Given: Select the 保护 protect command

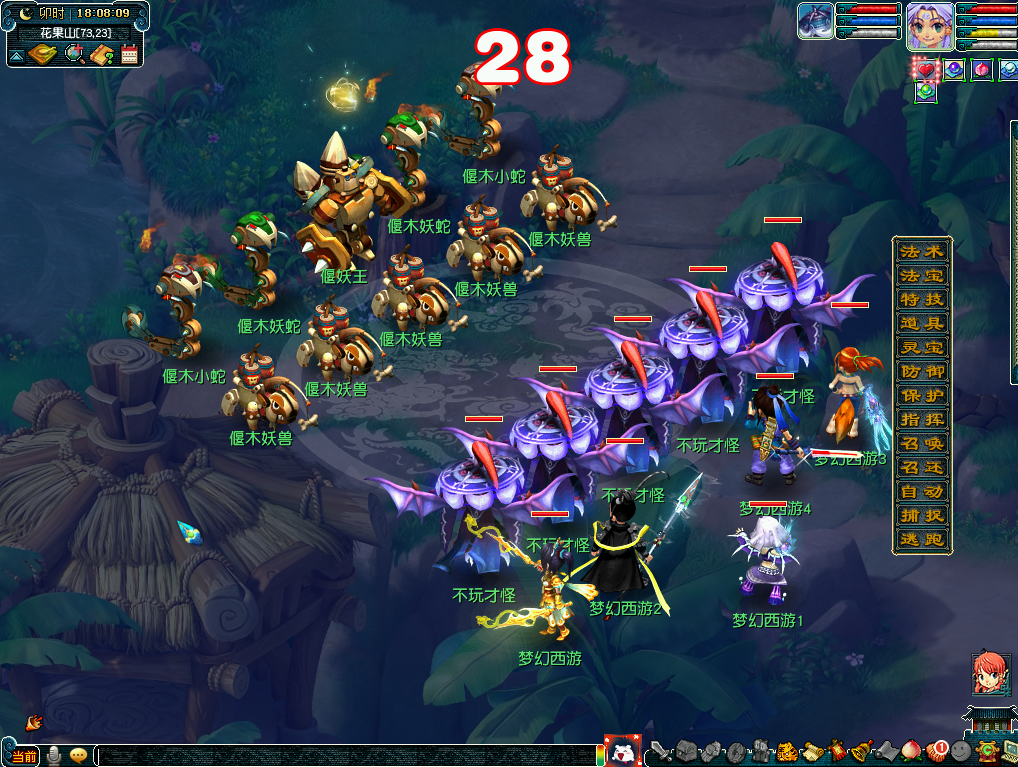Looking at the screenshot, I should click(921, 395).
